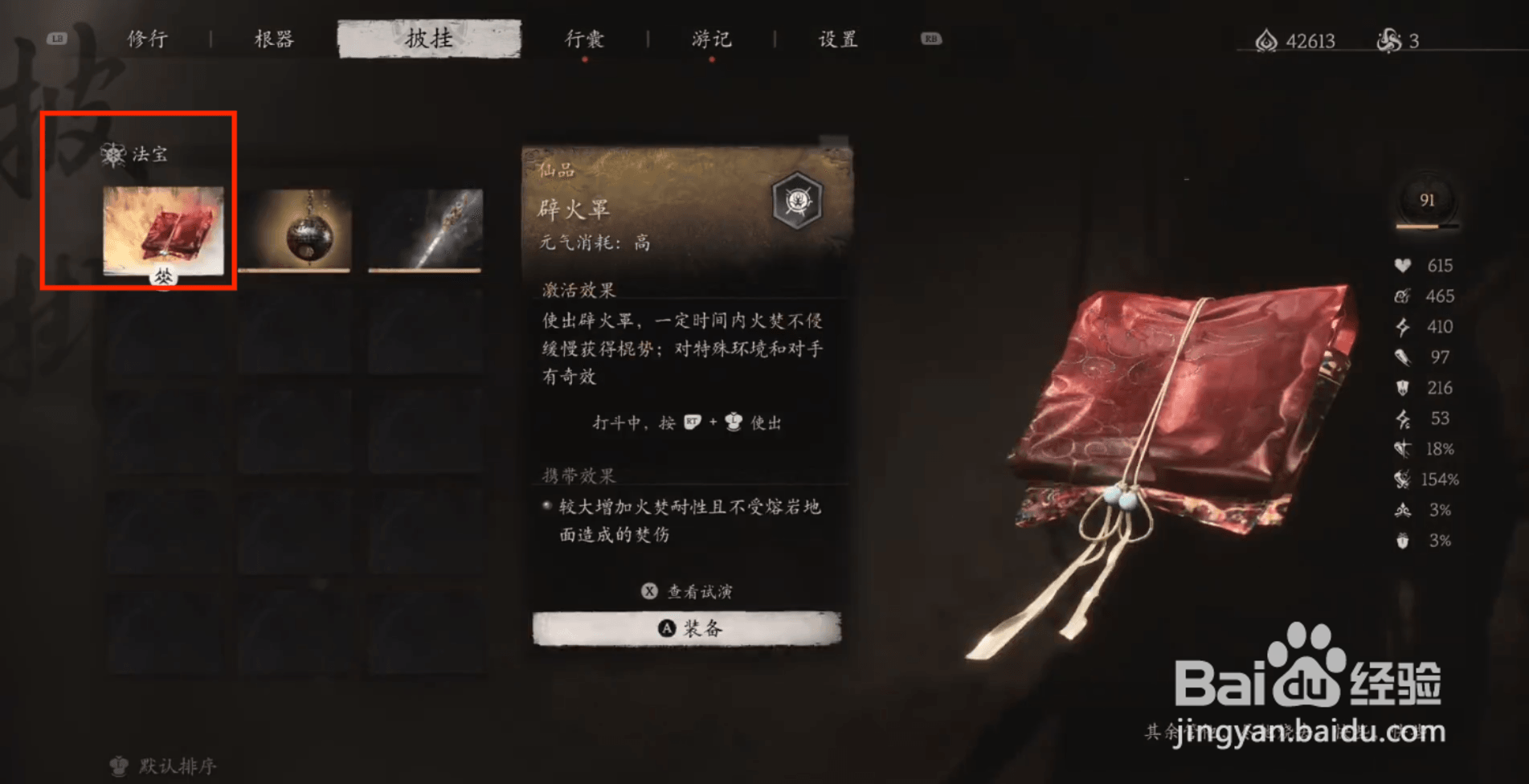Click the hexagonal emblem on the 辟火罩 card
Viewport: 1529px width, 784px height.
click(795, 202)
